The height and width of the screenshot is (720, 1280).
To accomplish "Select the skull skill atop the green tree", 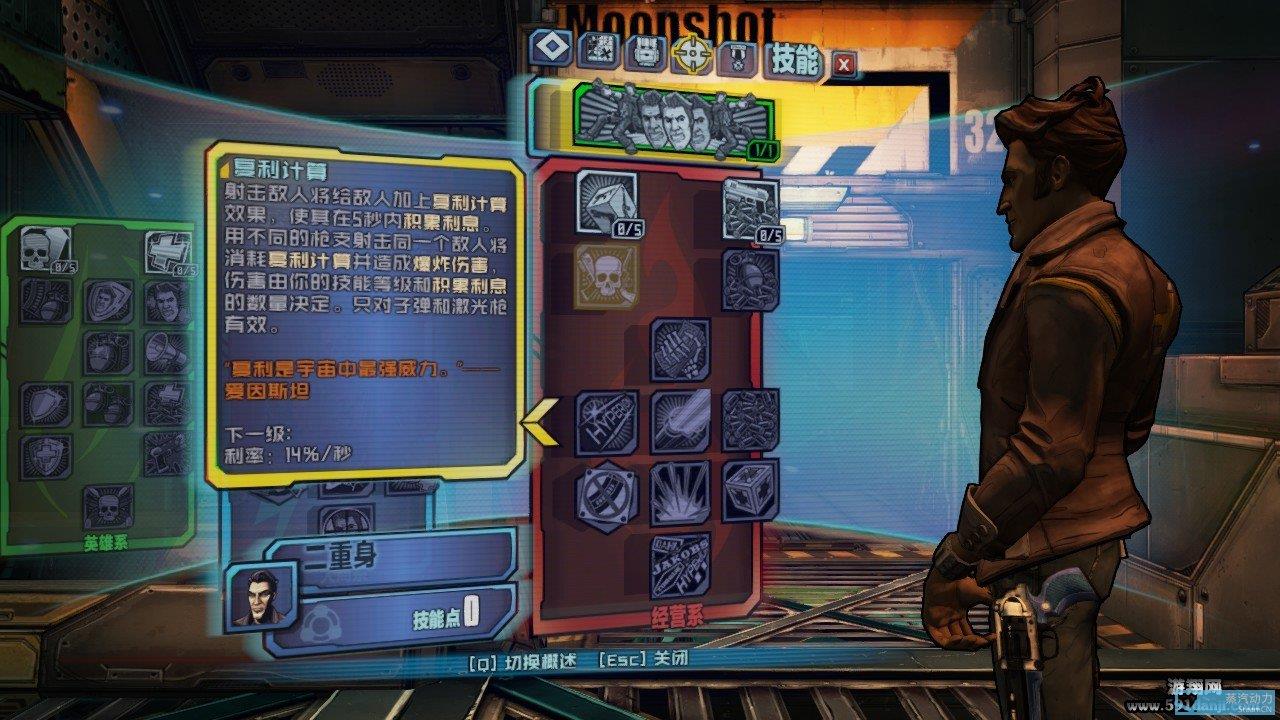I will pyautogui.click(x=45, y=251).
